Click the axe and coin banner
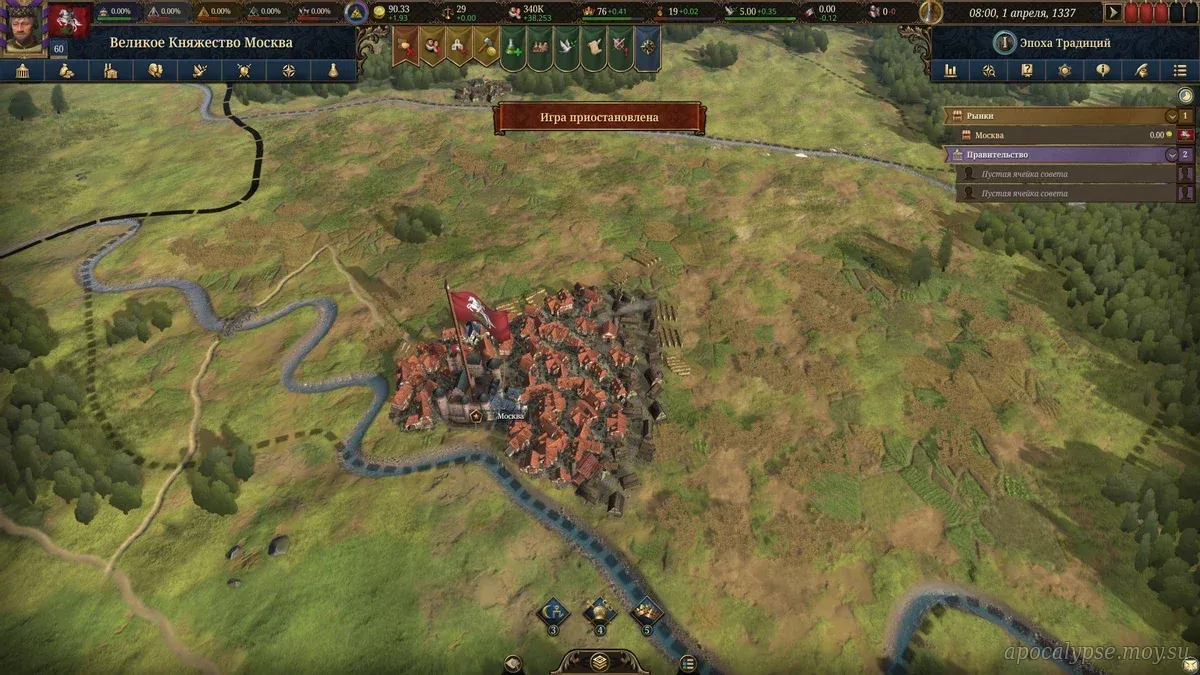 point(486,46)
